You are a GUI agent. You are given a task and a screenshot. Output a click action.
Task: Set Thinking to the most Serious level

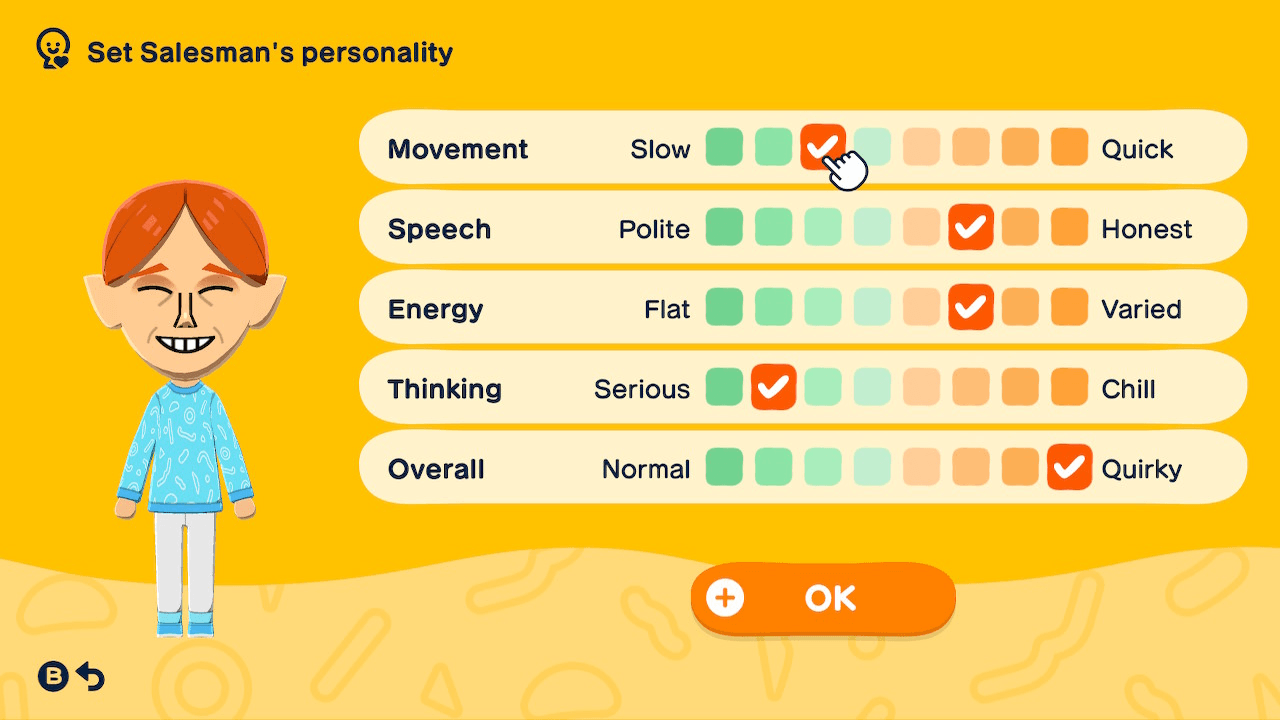click(x=724, y=388)
